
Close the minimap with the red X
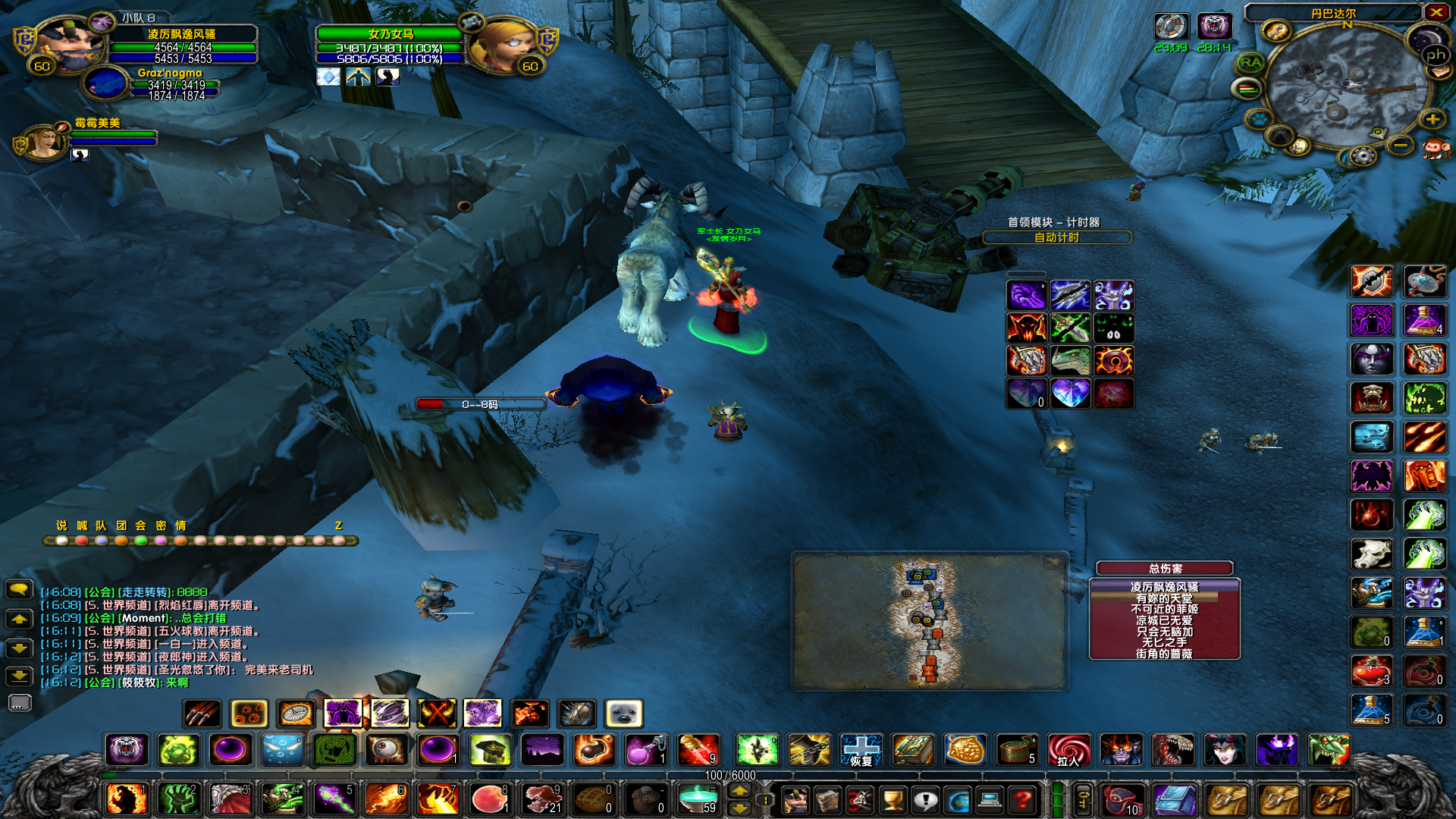[x=1436, y=12]
